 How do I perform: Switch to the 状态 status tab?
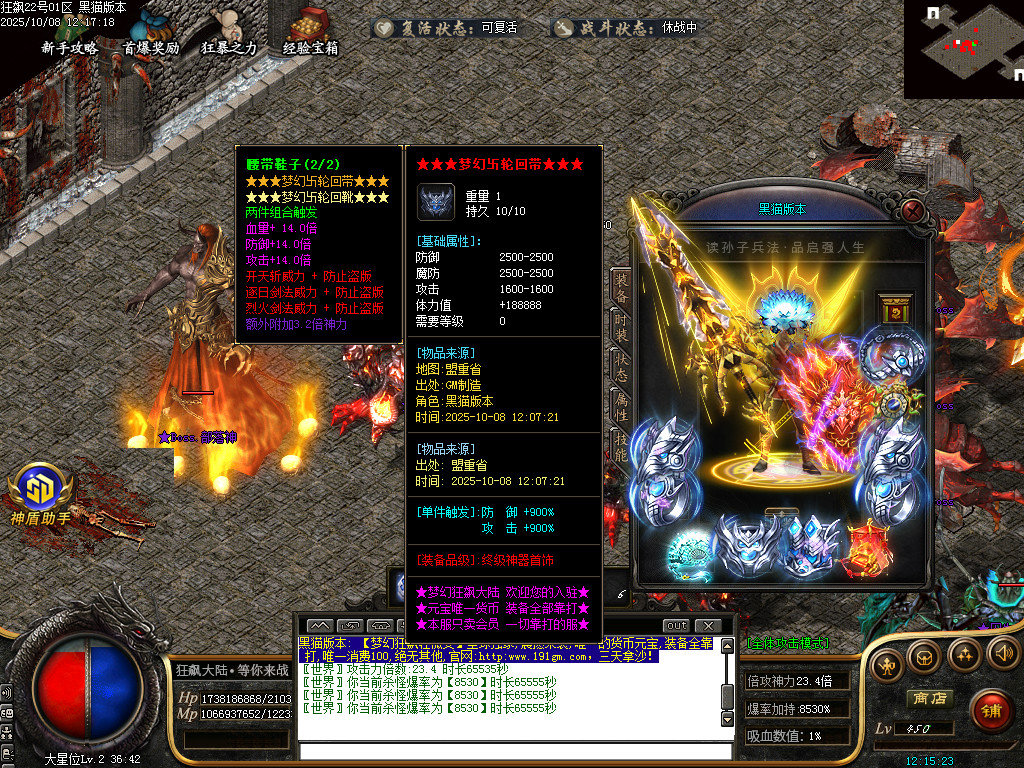click(620, 366)
